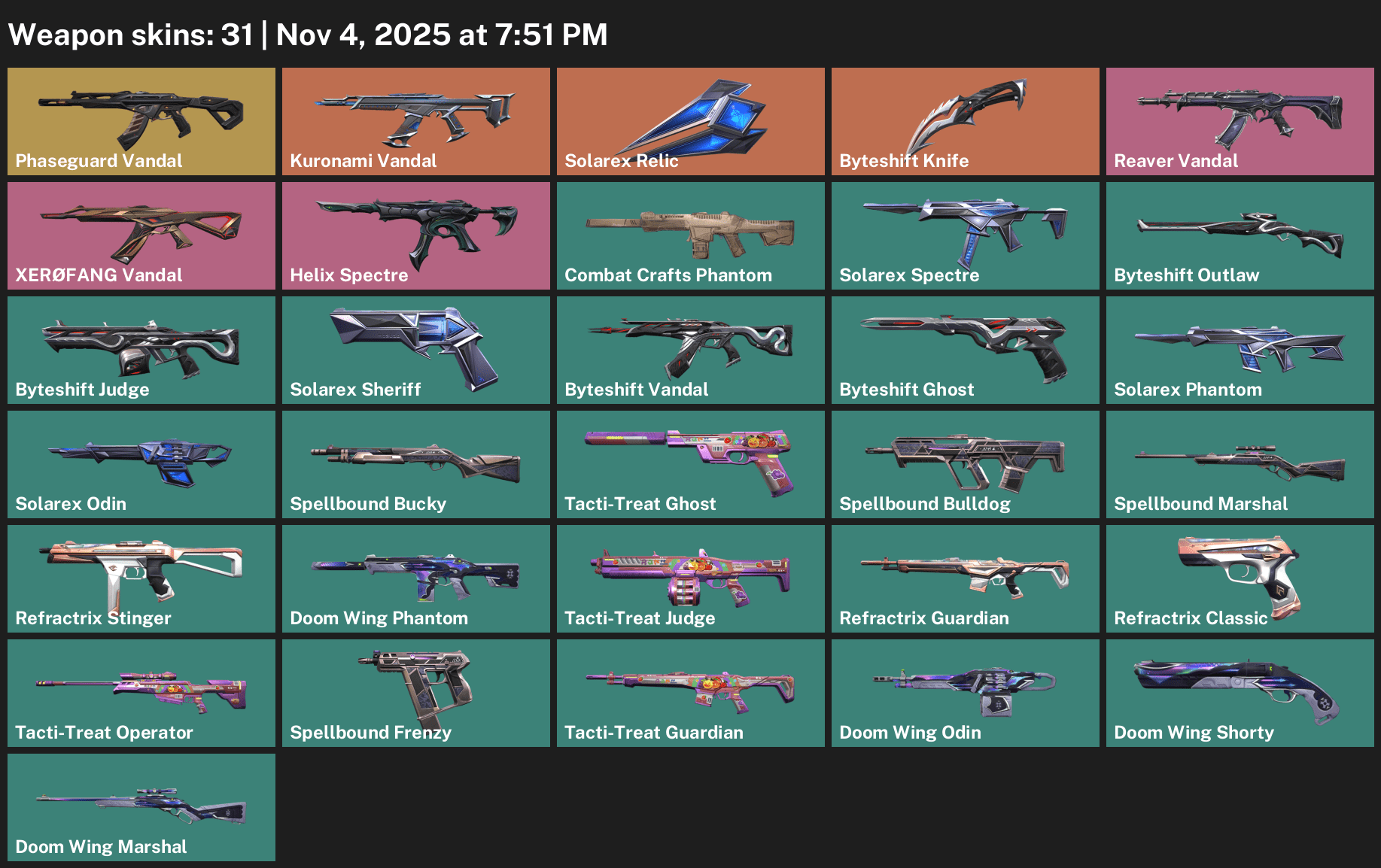1381x868 pixels.
Task: Select the Doom Wing Phantom skin
Action: [415, 578]
